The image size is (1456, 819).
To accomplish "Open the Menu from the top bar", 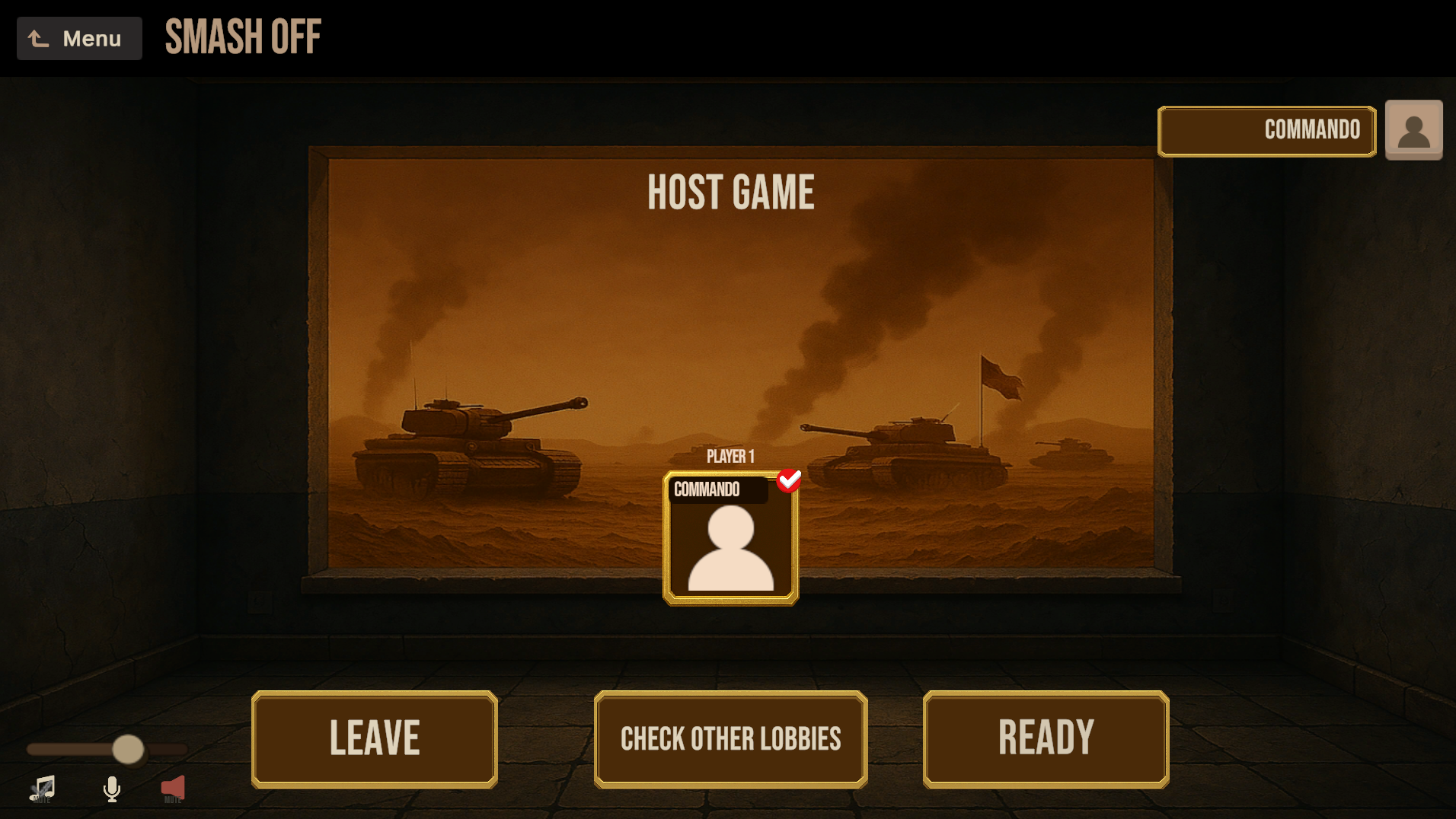I will [78, 37].
